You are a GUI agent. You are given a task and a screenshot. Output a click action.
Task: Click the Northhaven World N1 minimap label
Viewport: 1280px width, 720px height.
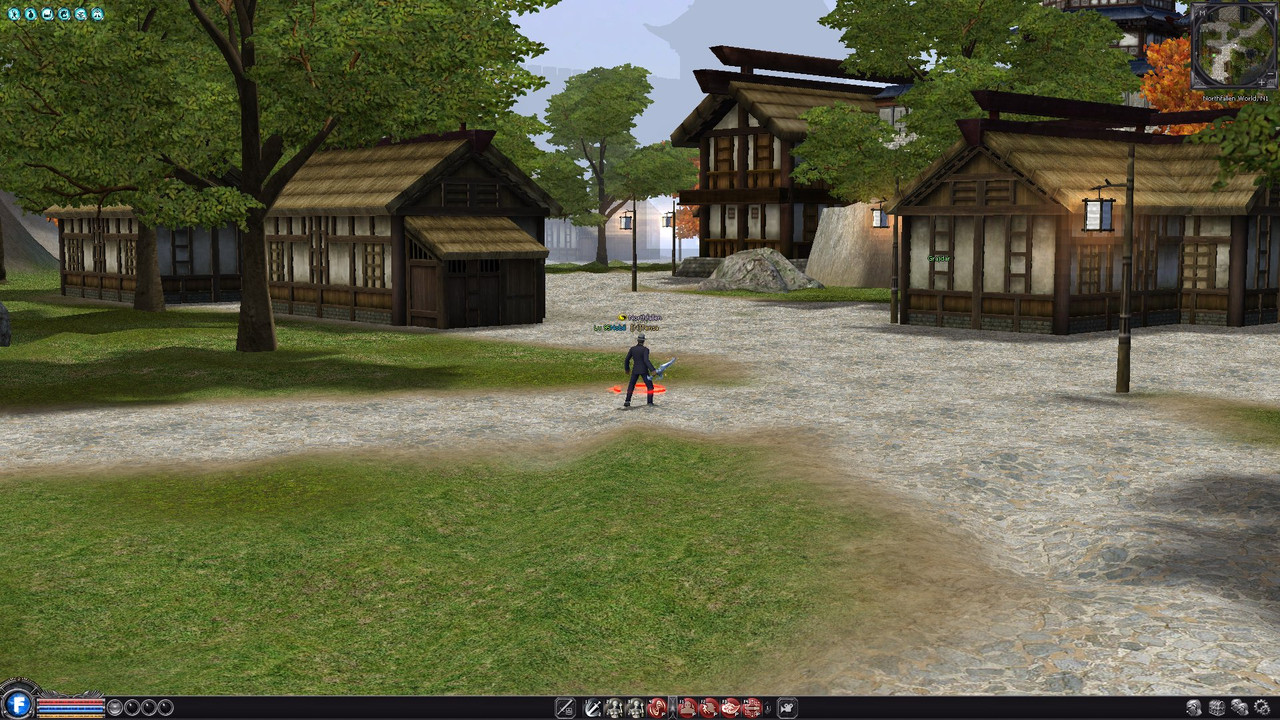[x=1236, y=98]
